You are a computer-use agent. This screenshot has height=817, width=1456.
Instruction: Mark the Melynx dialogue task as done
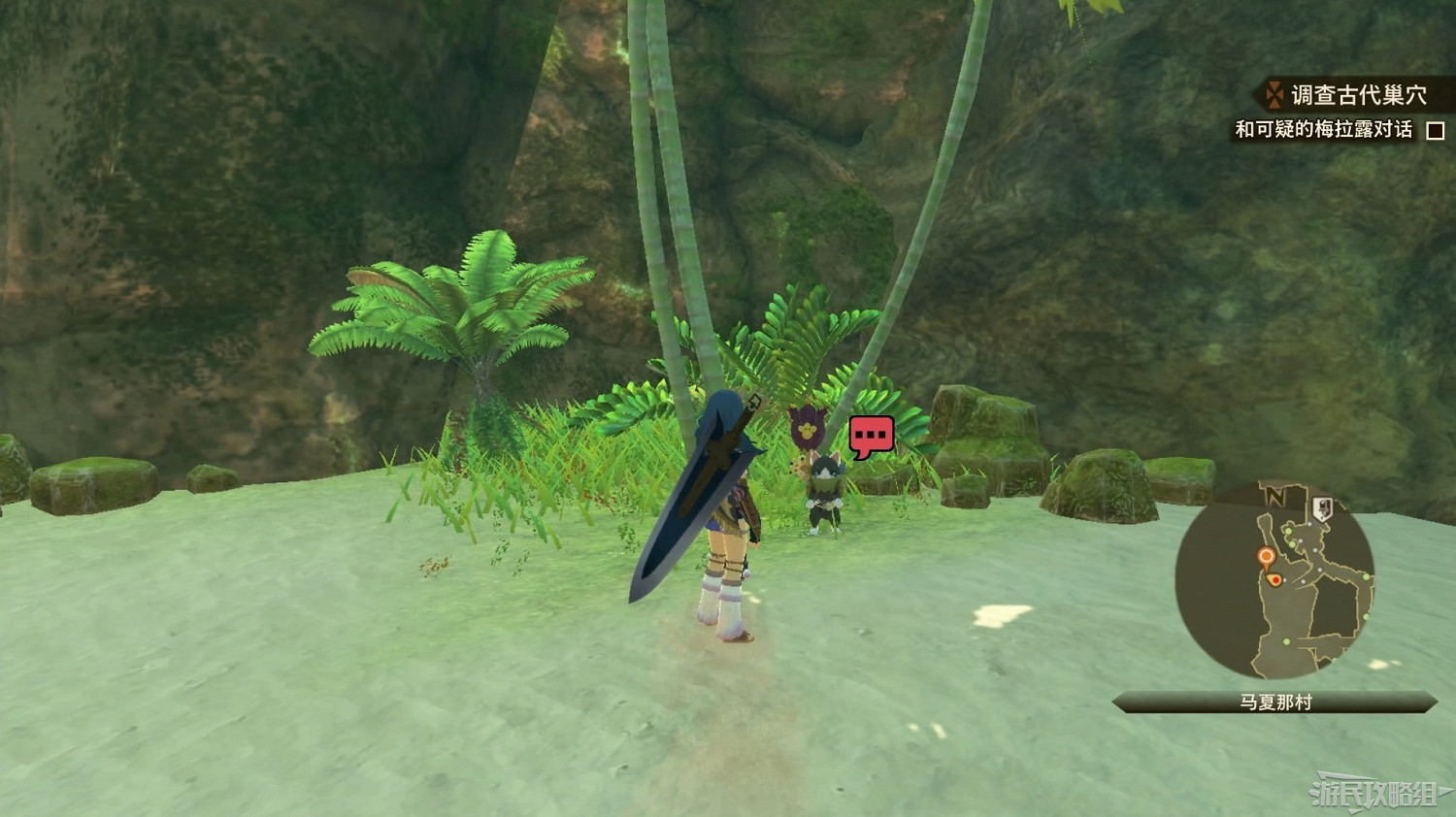coord(1436,130)
